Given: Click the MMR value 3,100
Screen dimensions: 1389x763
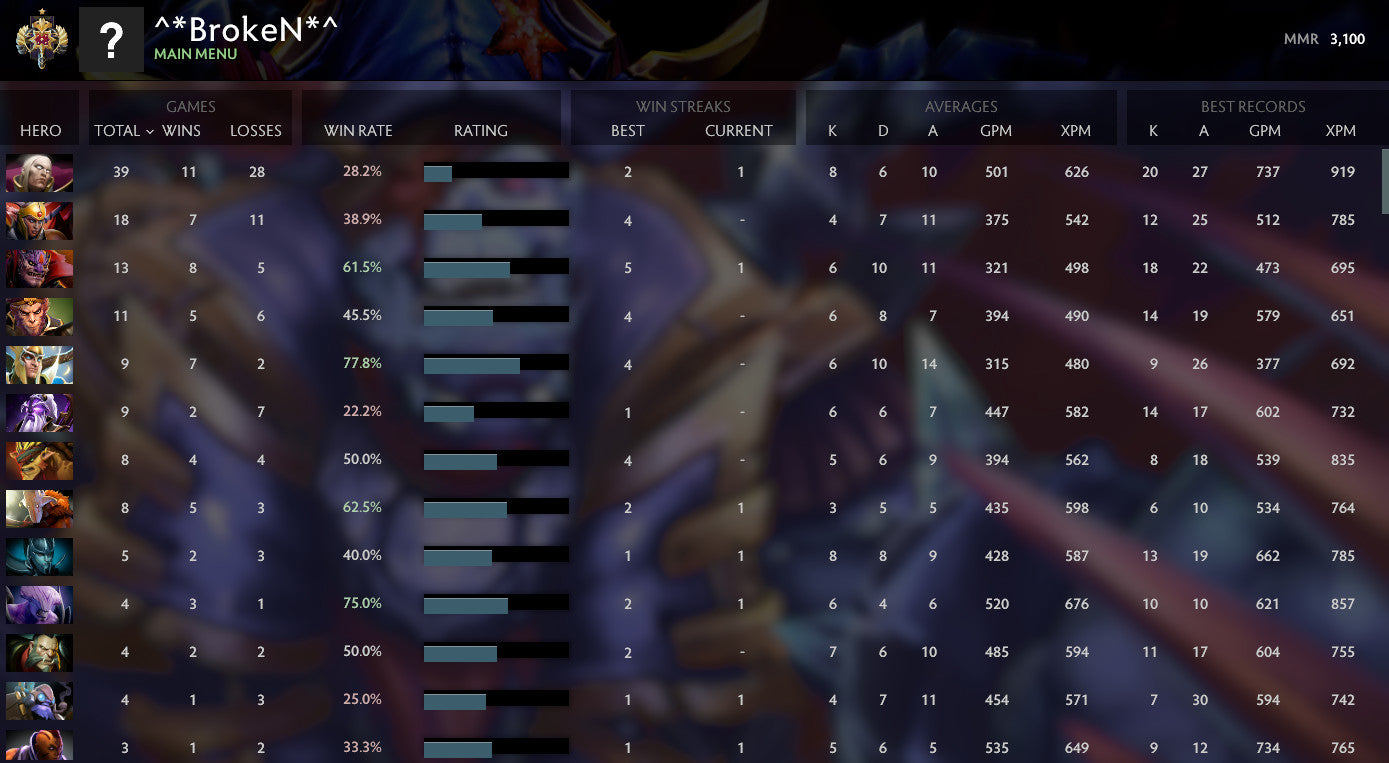Looking at the screenshot, I should (1348, 40).
